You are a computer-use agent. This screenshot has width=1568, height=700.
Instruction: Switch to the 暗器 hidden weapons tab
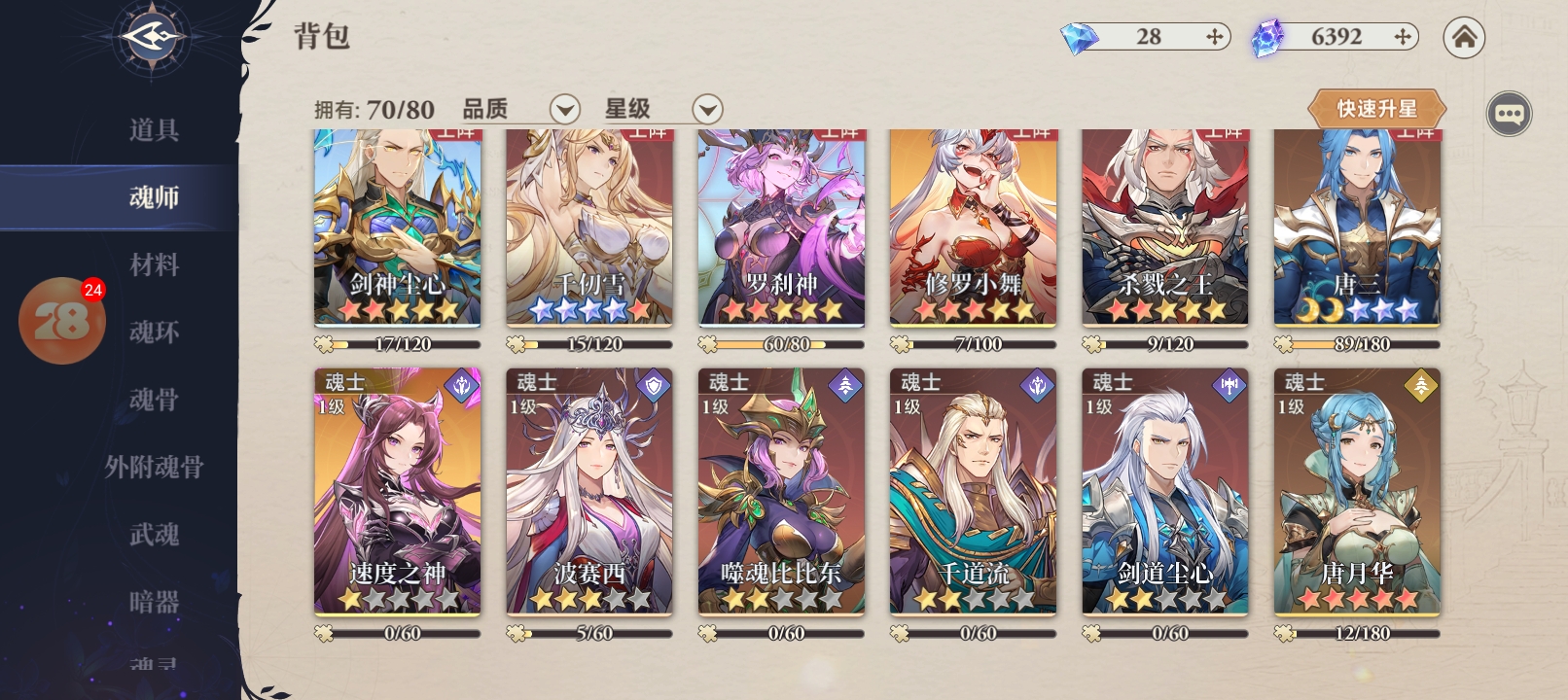(154, 602)
